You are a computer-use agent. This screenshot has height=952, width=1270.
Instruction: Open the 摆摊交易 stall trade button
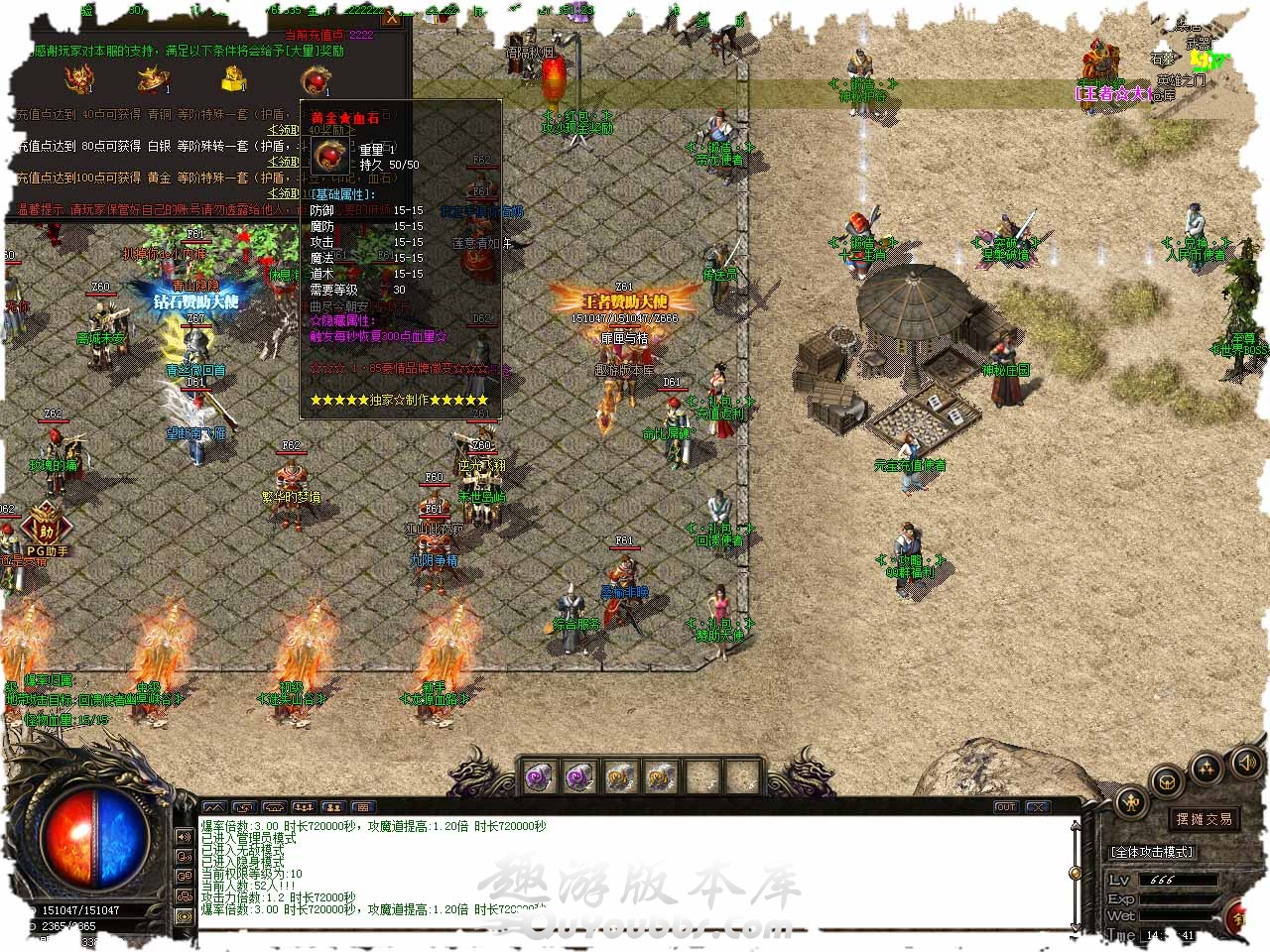(x=1204, y=819)
